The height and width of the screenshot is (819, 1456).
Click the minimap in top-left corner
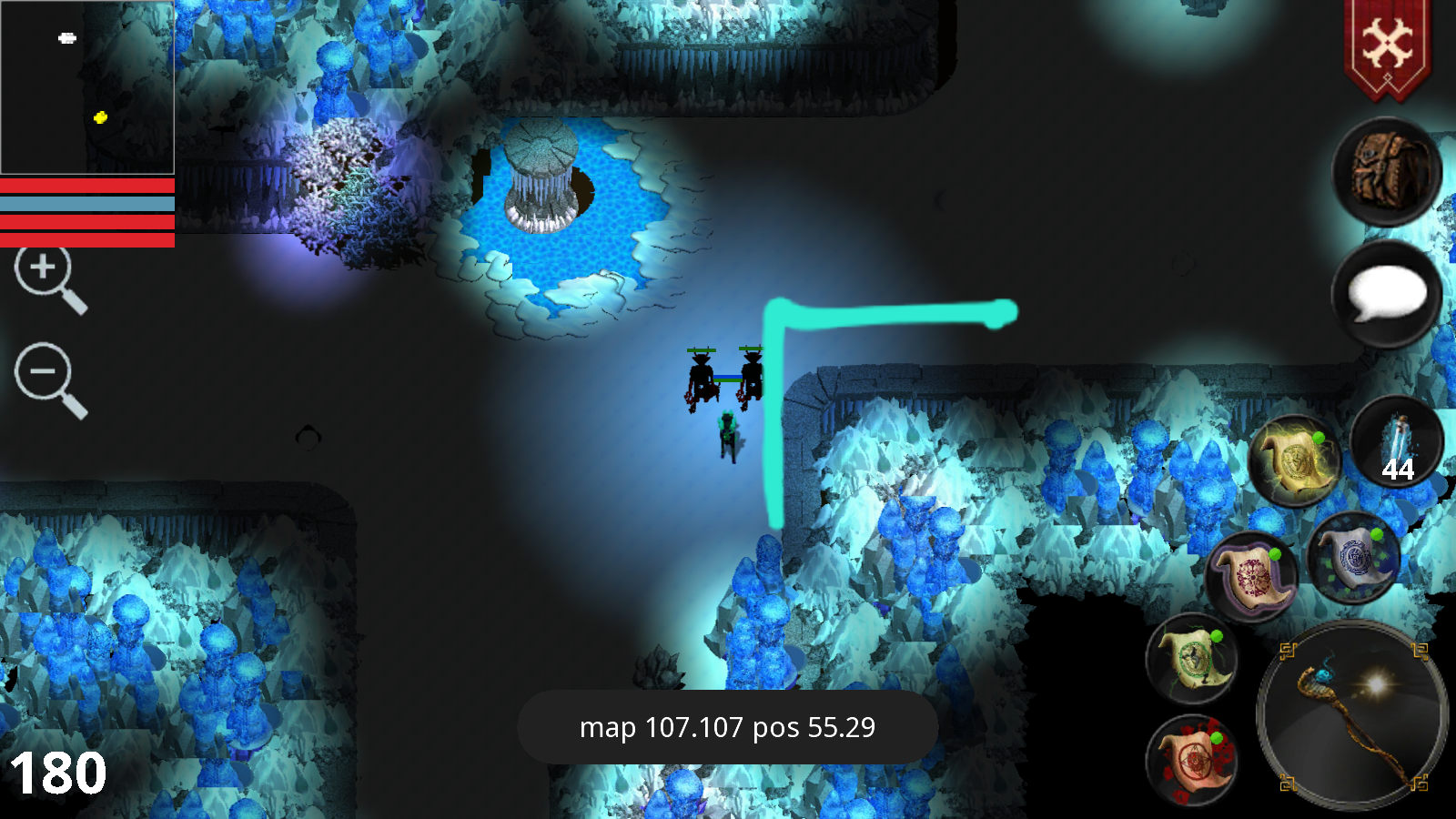click(x=88, y=88)
